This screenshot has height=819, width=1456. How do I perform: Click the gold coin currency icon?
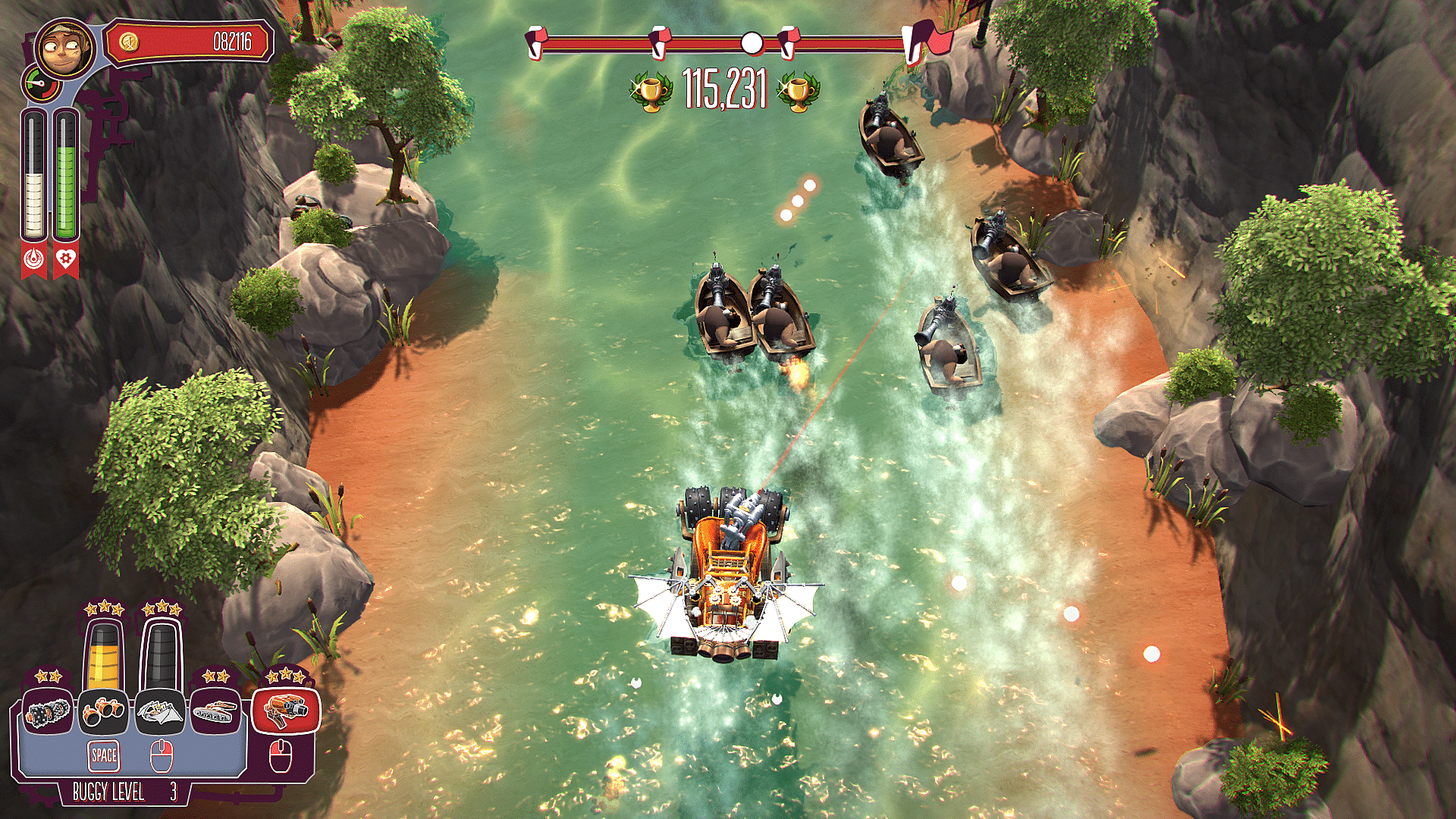click(129, 42)
